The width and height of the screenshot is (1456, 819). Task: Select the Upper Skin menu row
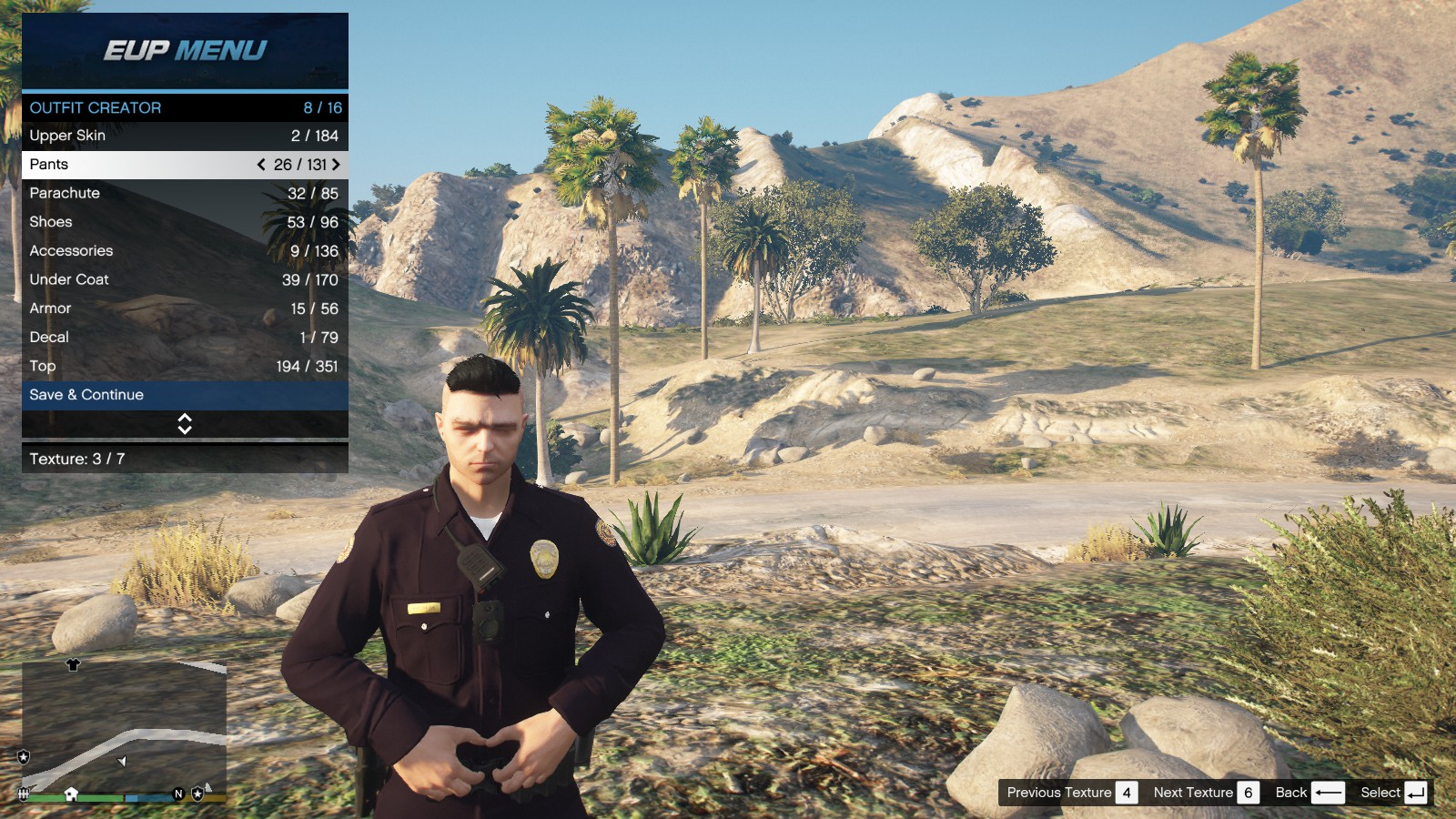[x=185, y=136]
